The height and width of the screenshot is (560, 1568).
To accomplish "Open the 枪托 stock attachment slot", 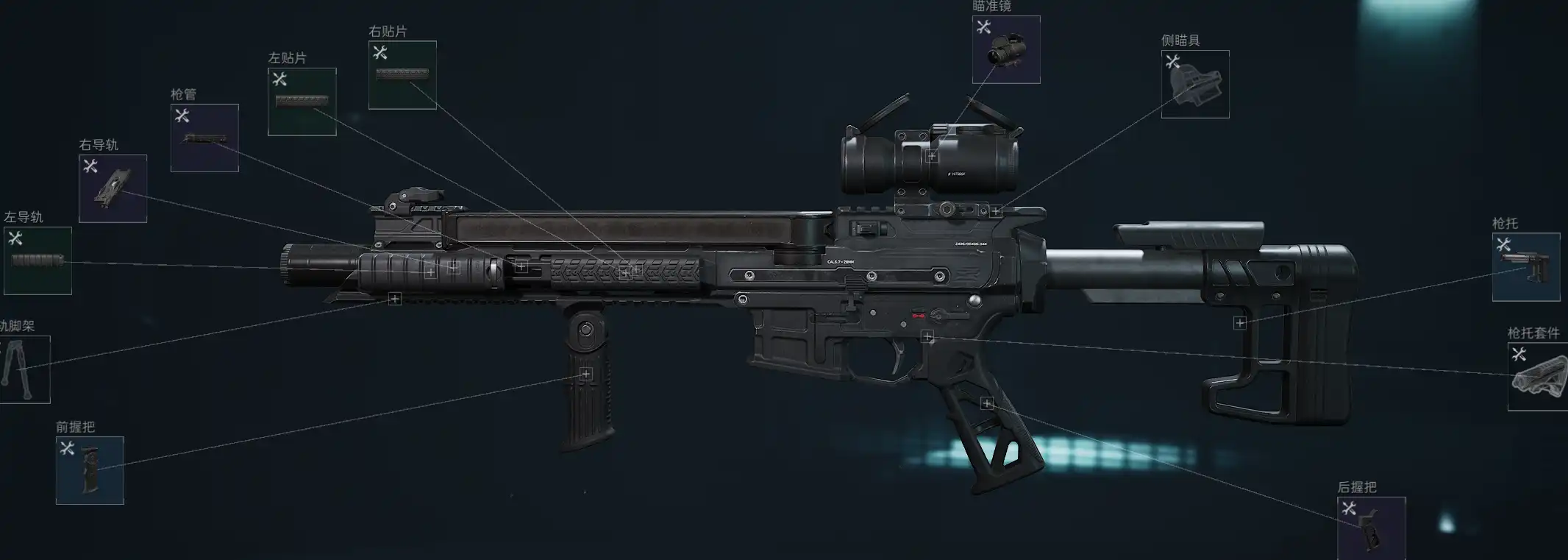I will [1525, 267].
